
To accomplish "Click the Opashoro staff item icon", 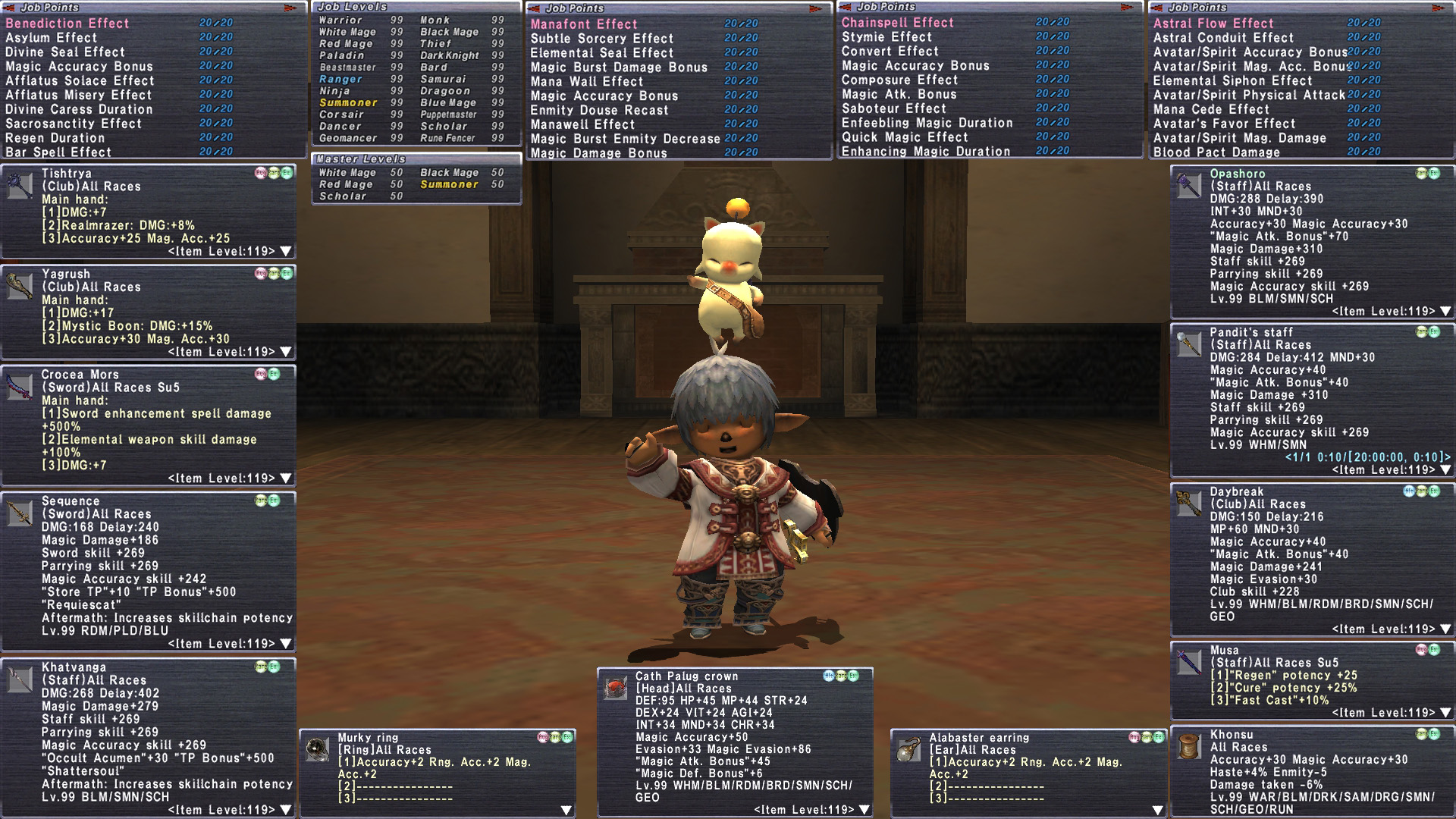I will [1188, 185].
